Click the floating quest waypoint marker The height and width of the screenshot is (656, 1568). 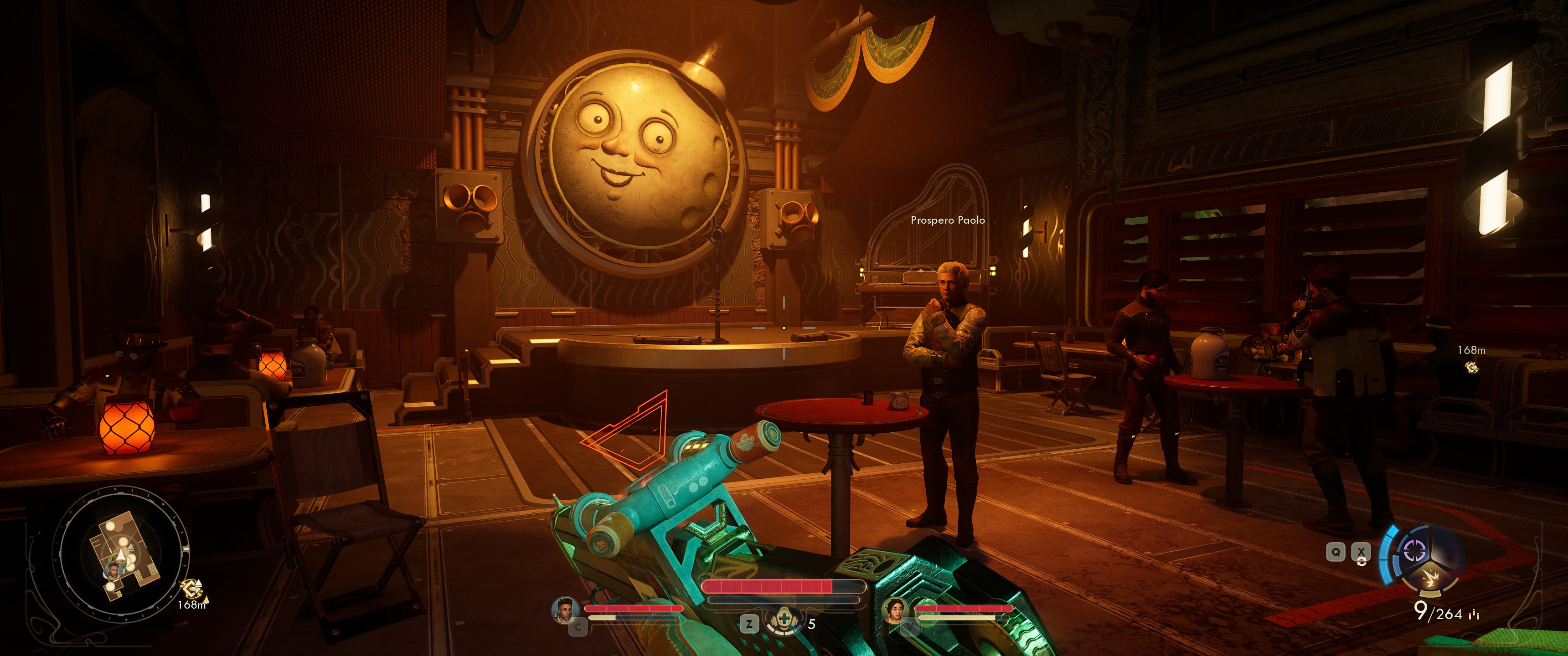pyautogui.click(x=1471, y=367)
